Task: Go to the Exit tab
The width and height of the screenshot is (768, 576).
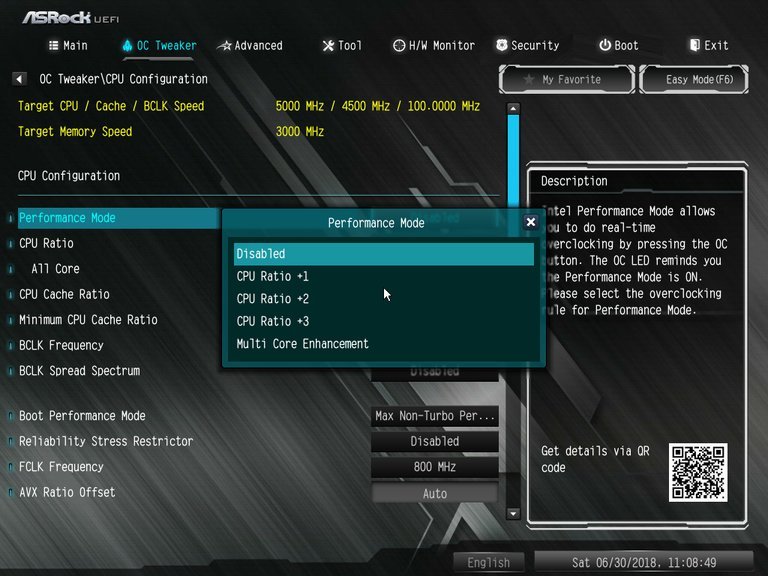Action: [709, 45]
